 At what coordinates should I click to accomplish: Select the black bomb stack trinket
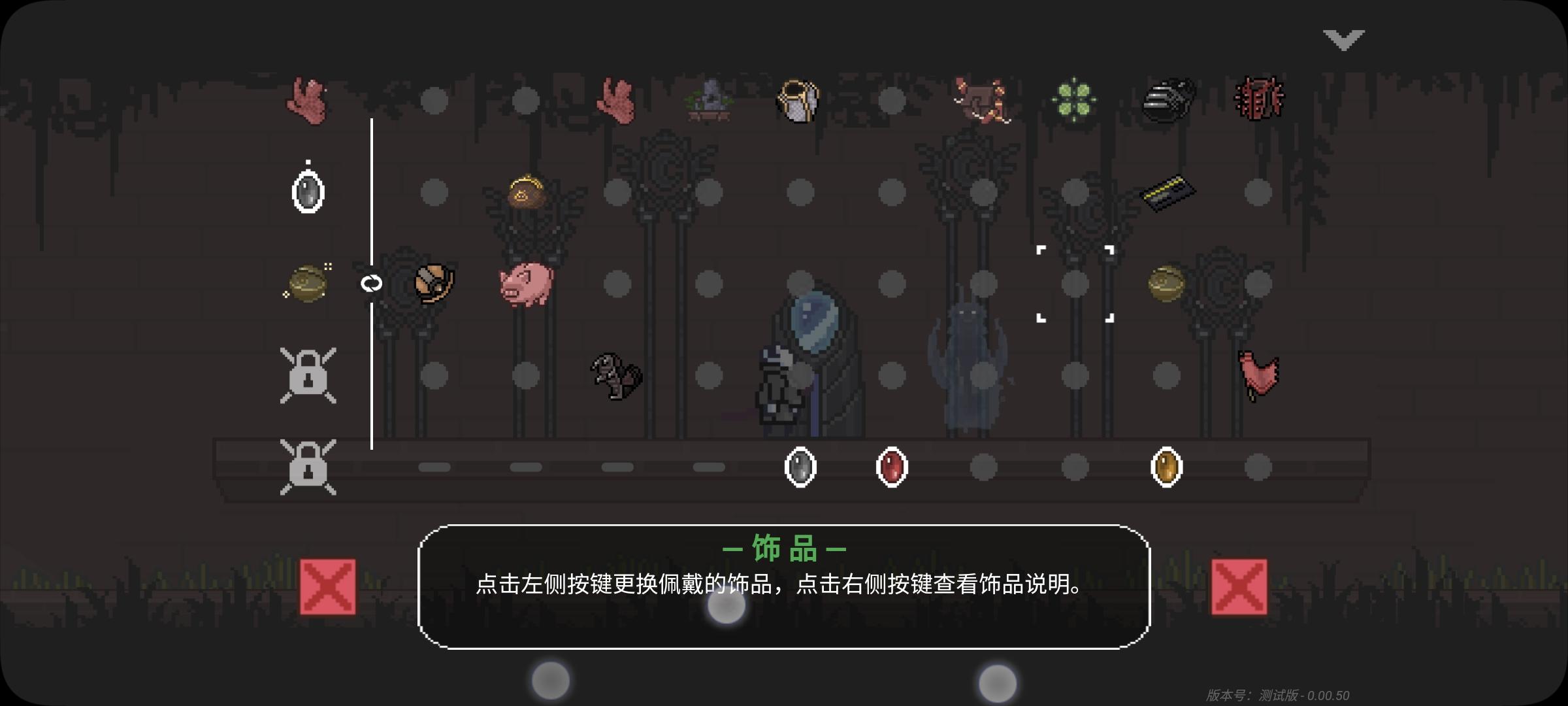click(x=1167, y=98)
